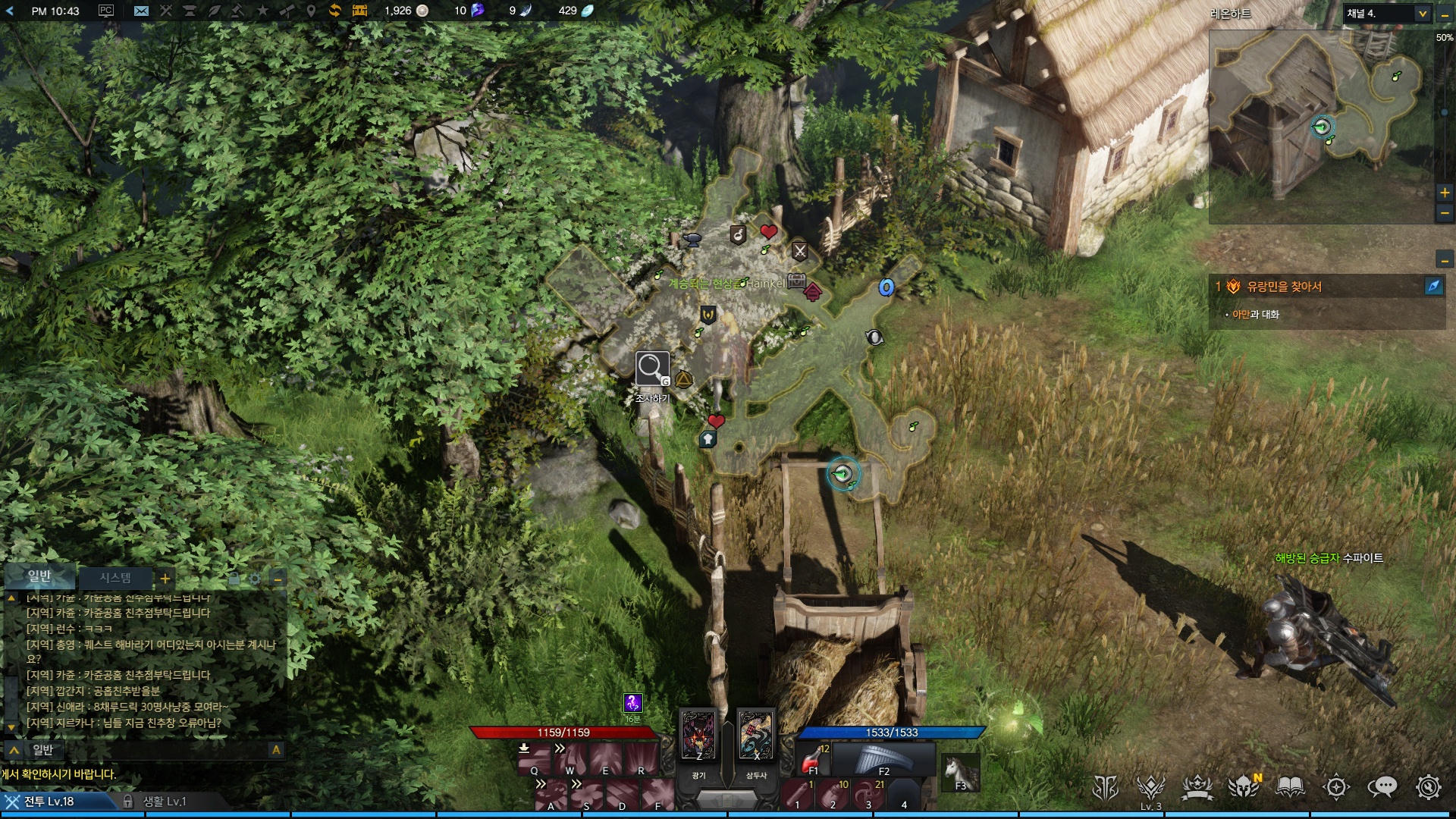
Task: Click the quest auto-navigate blue icon
Action: pyautogui.click(x=1433, y=286)
